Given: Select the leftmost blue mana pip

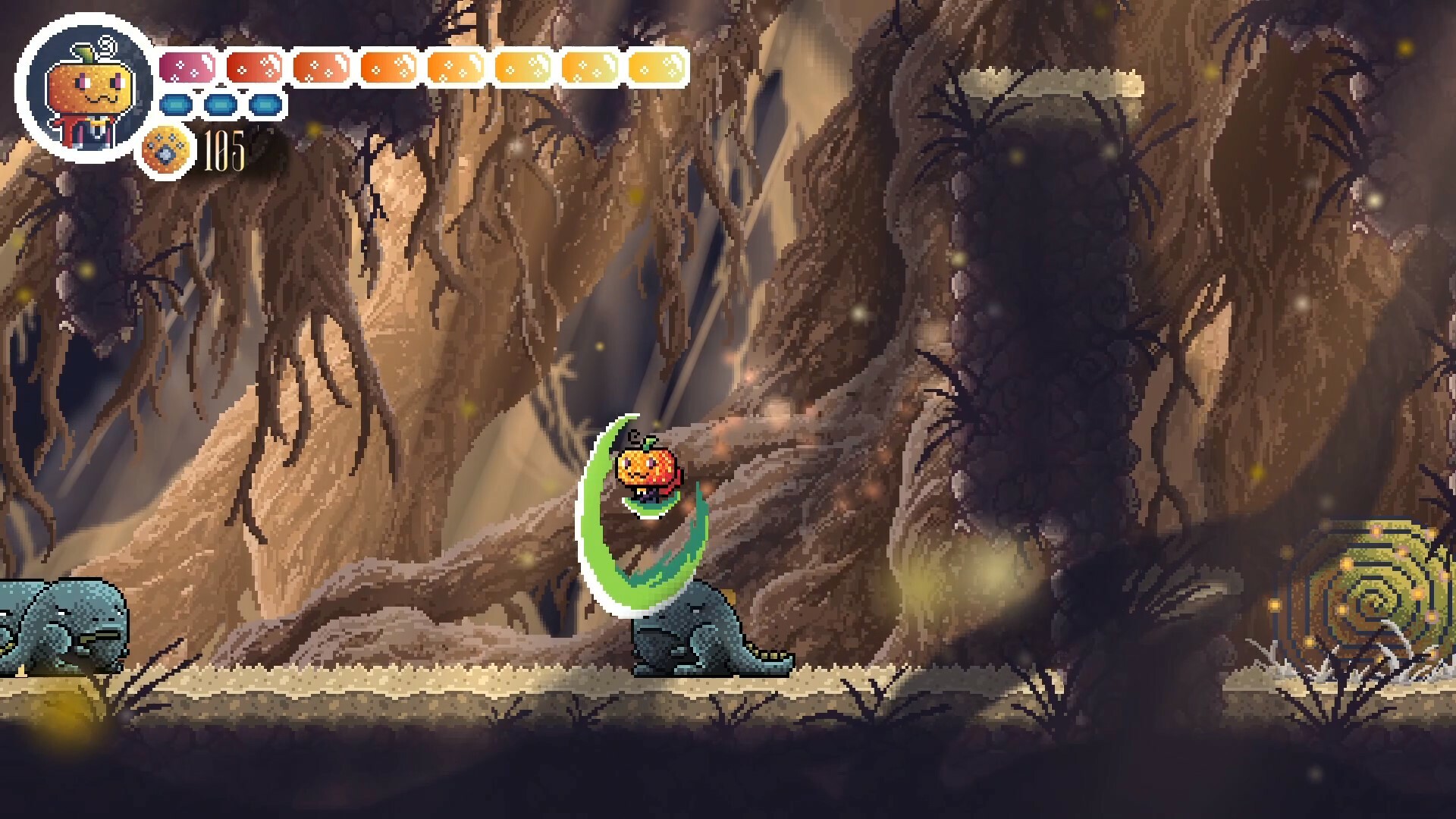Looking at the screenshot, I should point(175,105).
